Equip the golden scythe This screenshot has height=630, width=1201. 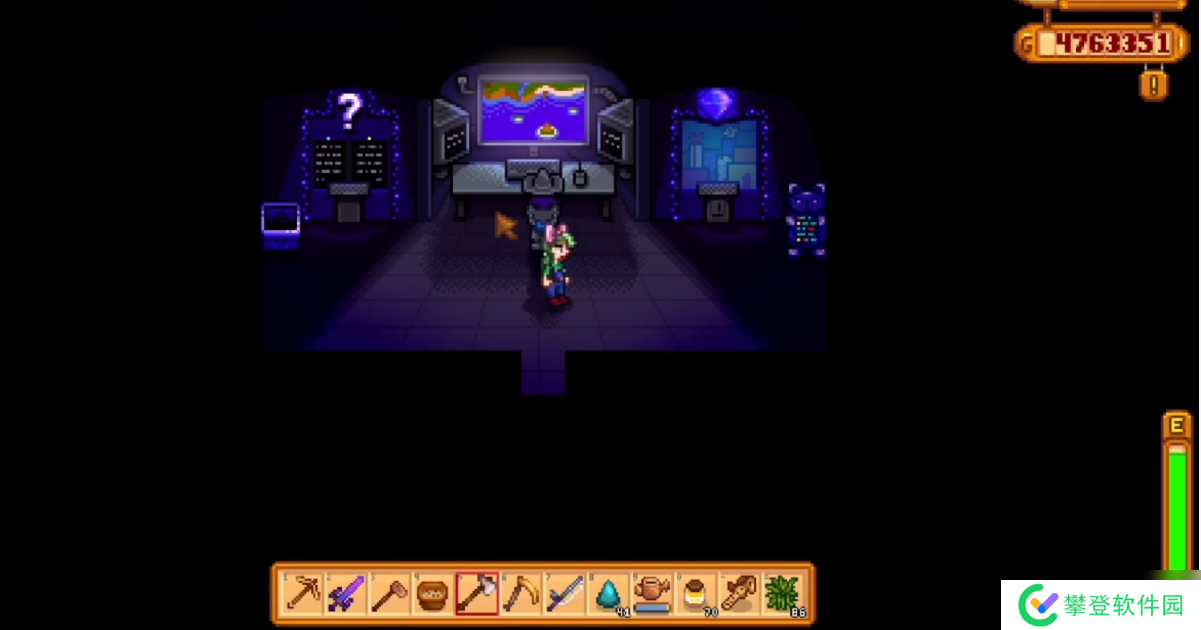point(521,594)
